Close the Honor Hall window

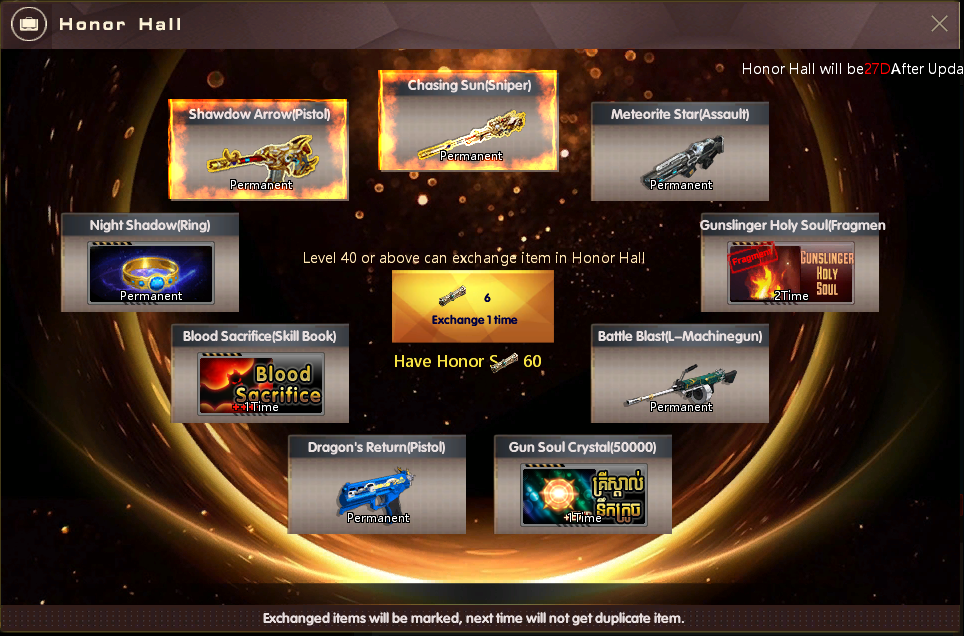(x=939, y=24)
